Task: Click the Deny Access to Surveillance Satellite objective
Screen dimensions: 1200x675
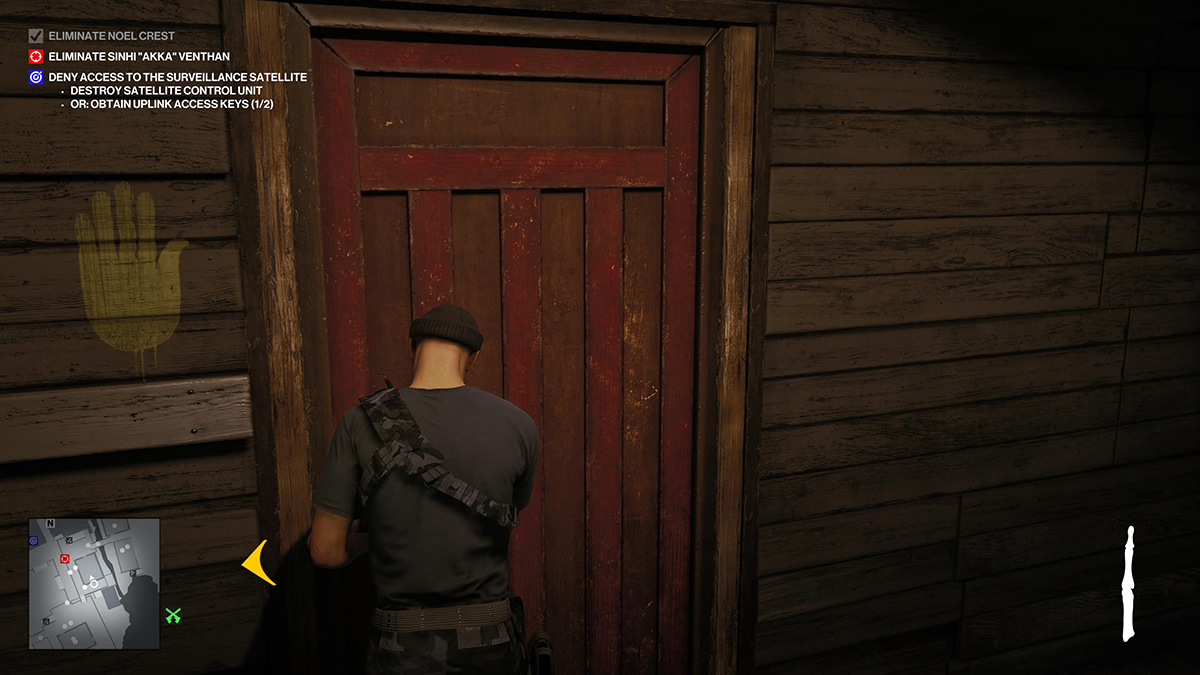Action: tap(177, 77)
